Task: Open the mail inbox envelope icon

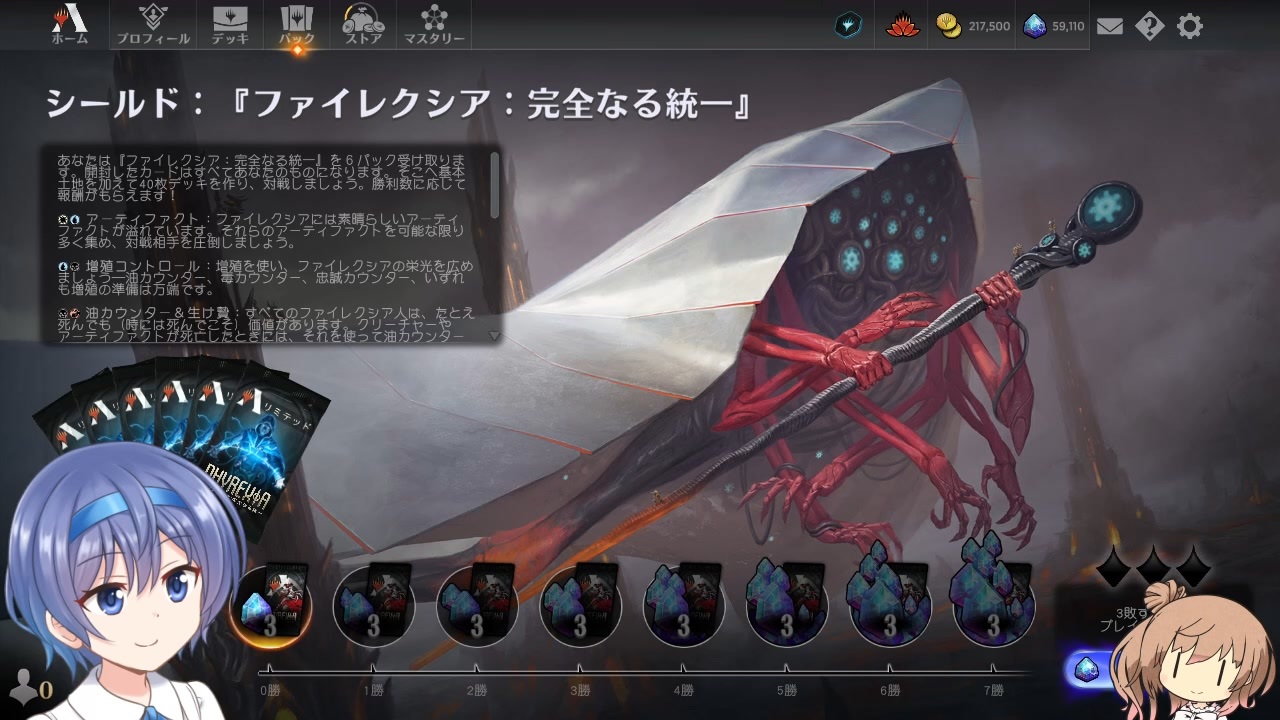Action: (1110, 26)
